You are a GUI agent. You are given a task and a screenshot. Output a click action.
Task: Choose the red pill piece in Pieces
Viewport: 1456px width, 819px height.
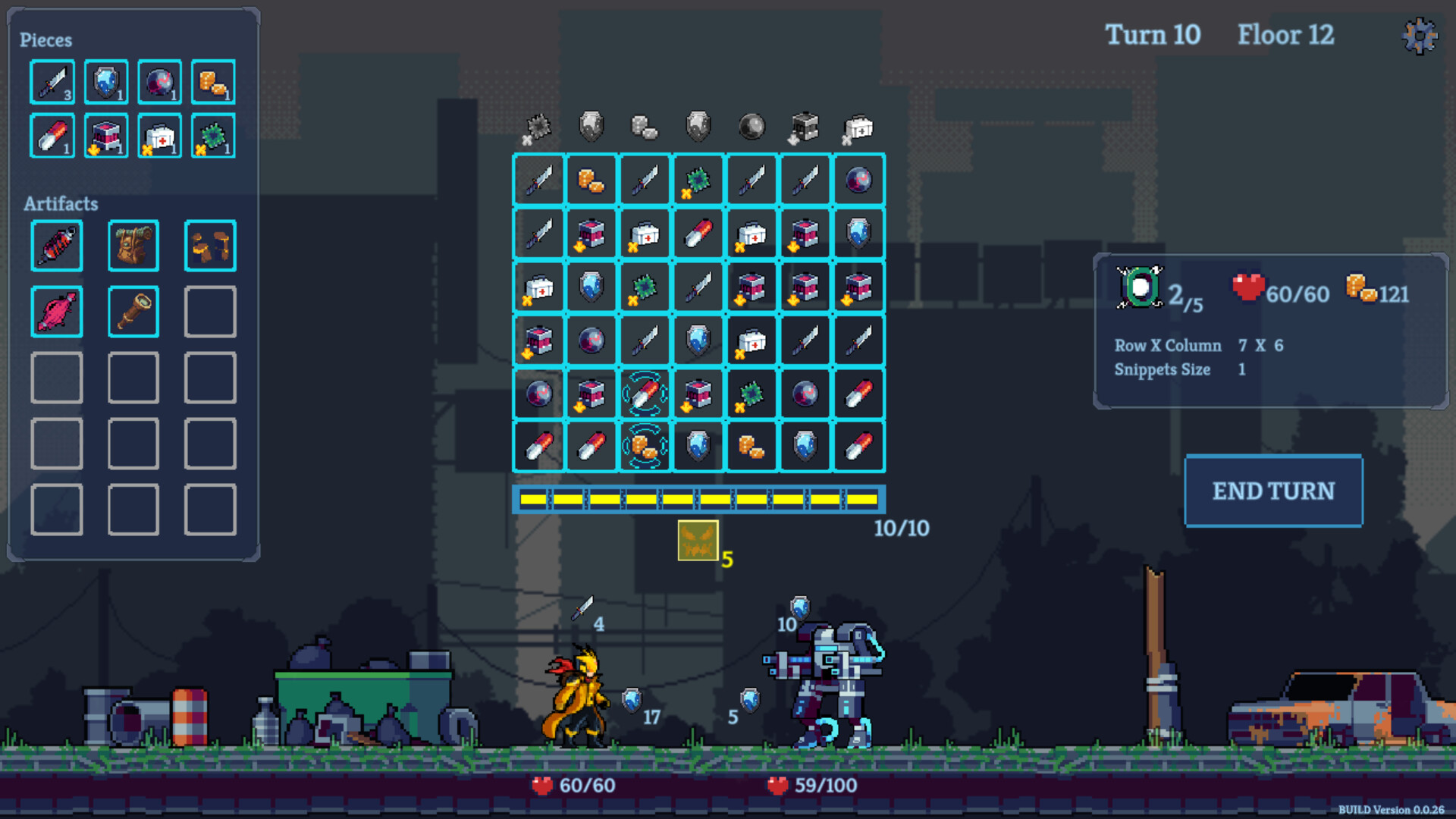(x=52, y=136)
